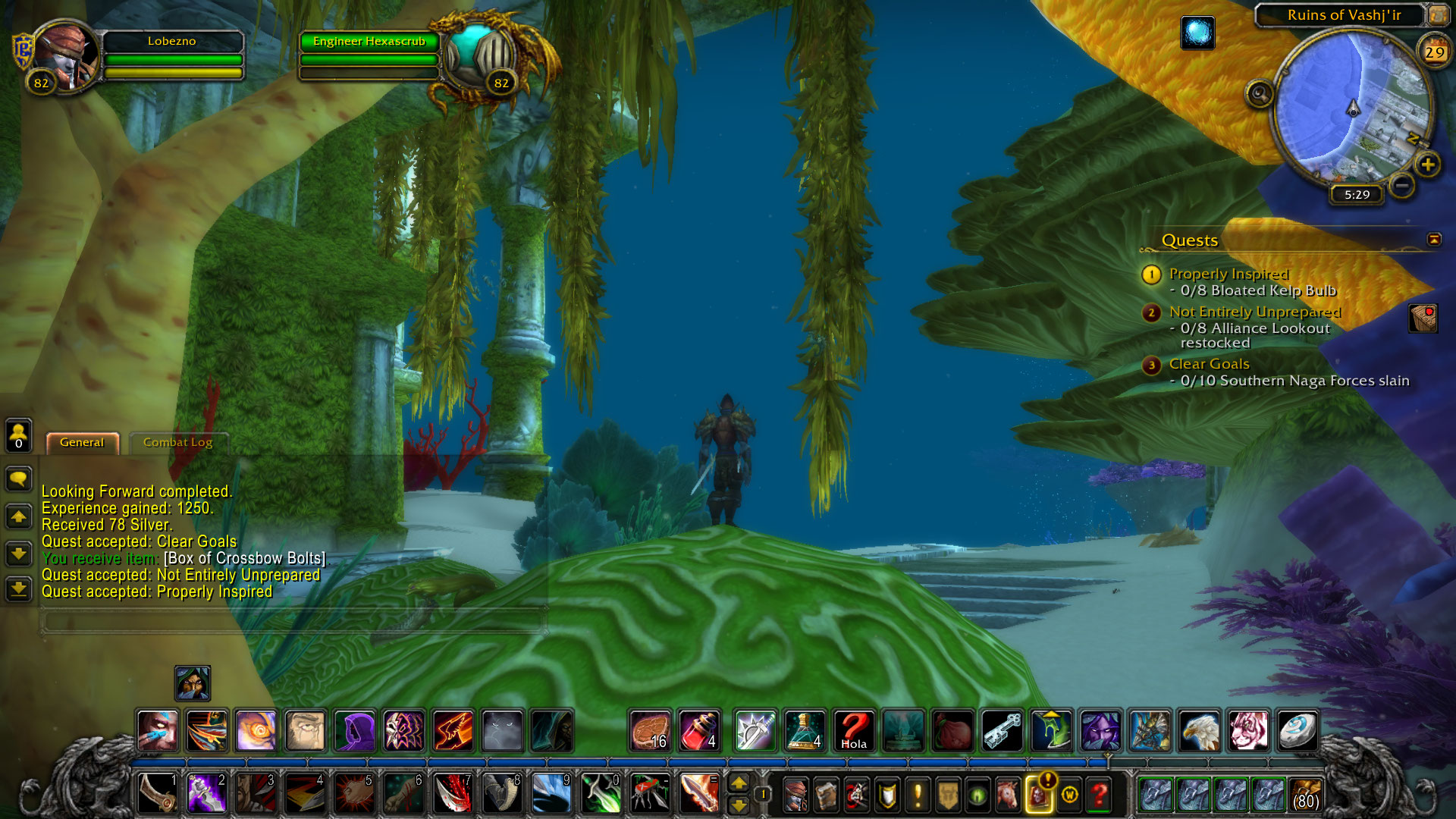1456x819 pixels.
Task: Use the Hearthstone
Action: click(1297, 731)
